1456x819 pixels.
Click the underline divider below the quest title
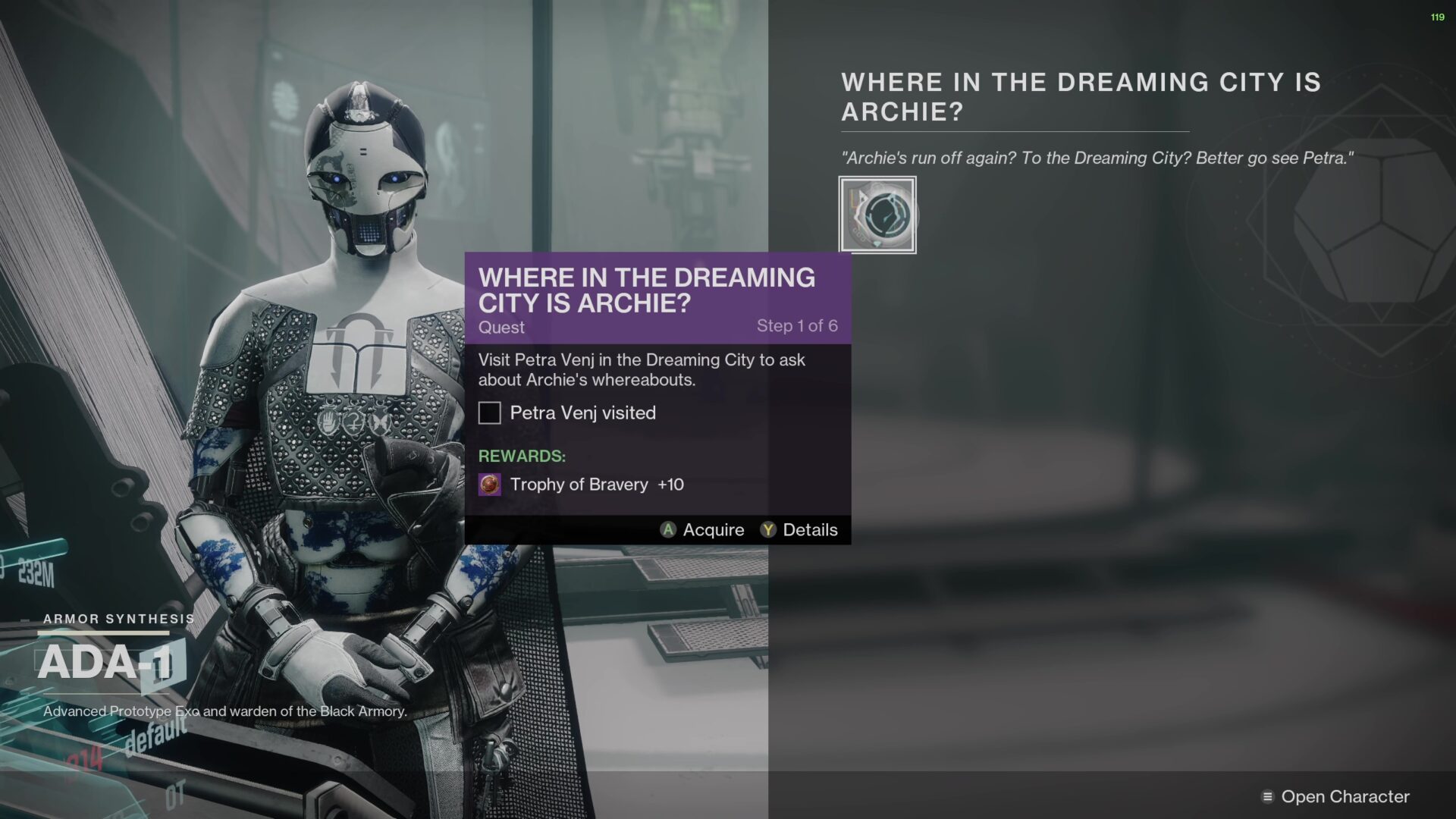(1014, 130)
